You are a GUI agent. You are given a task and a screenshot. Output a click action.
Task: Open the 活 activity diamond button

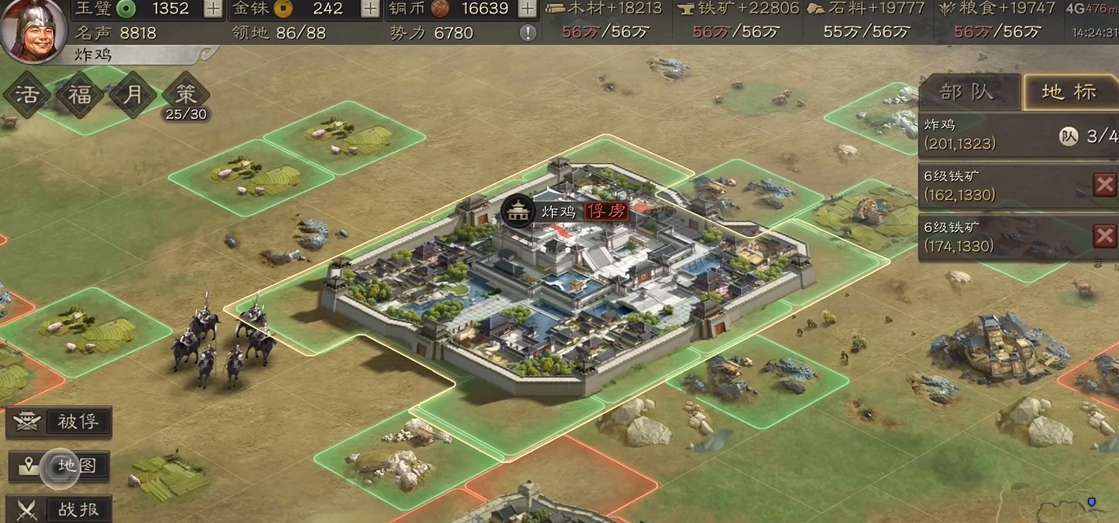[27, 96]
